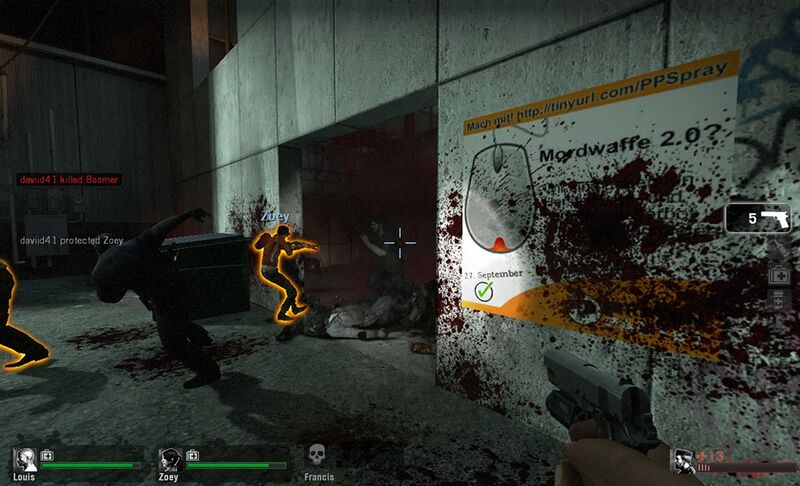This screenshot has width=800, height=486.
Task: Select the first aid kit inventory slot
Action: click(x=779, y=273)
